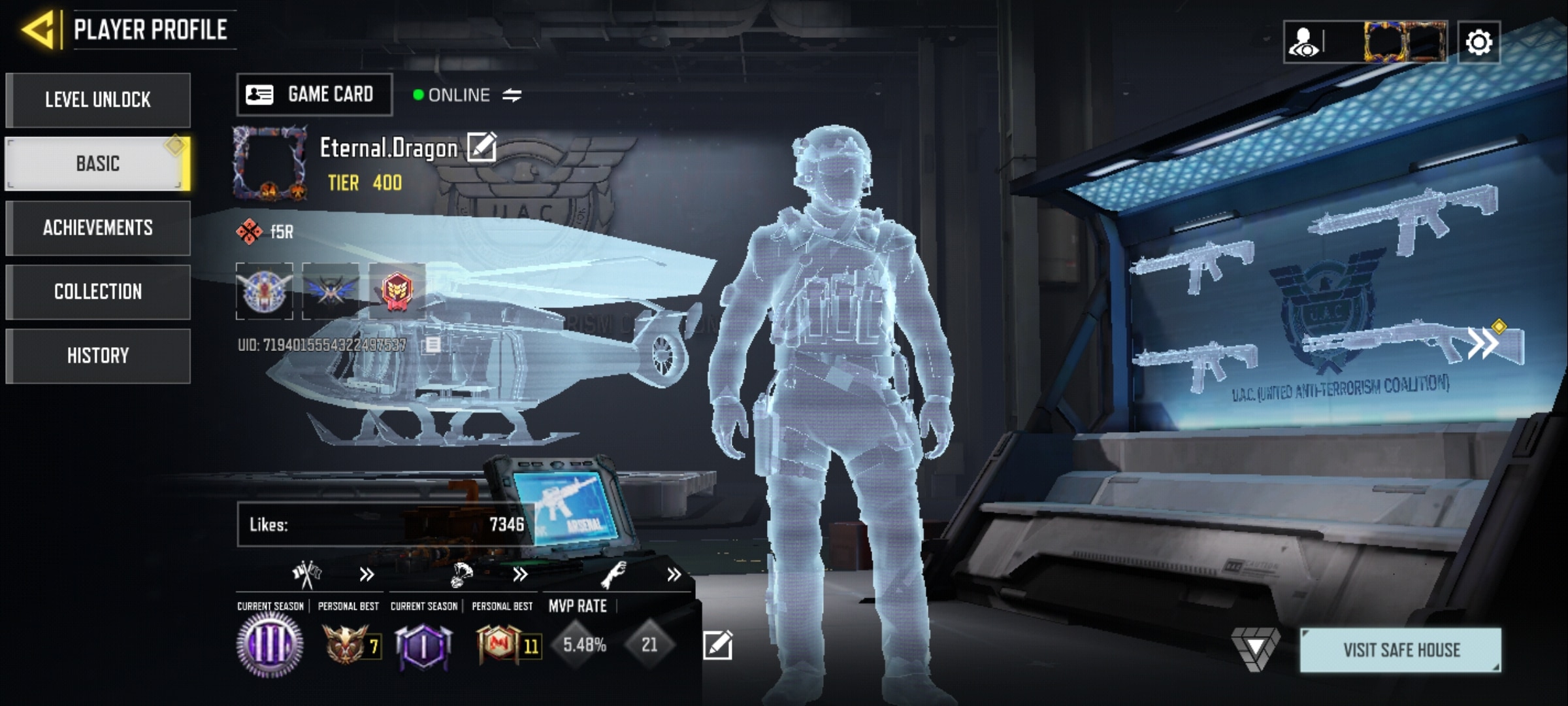Open the Game Card button
Screen dimensions: 1568x706
pyautogui.click(x=314, y=95)
